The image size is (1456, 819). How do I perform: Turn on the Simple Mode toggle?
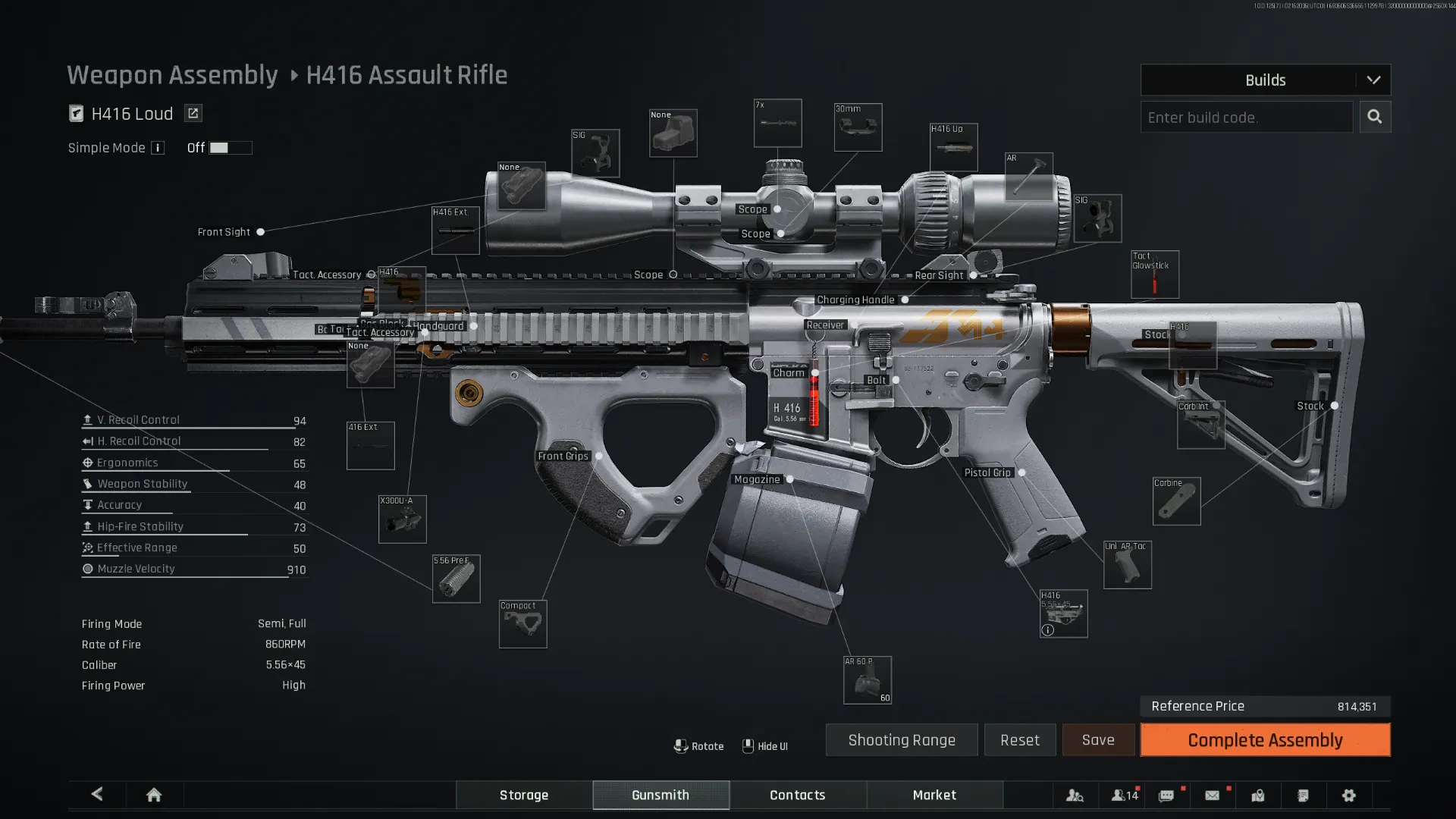pyautogui.click(x=230, y=147)
